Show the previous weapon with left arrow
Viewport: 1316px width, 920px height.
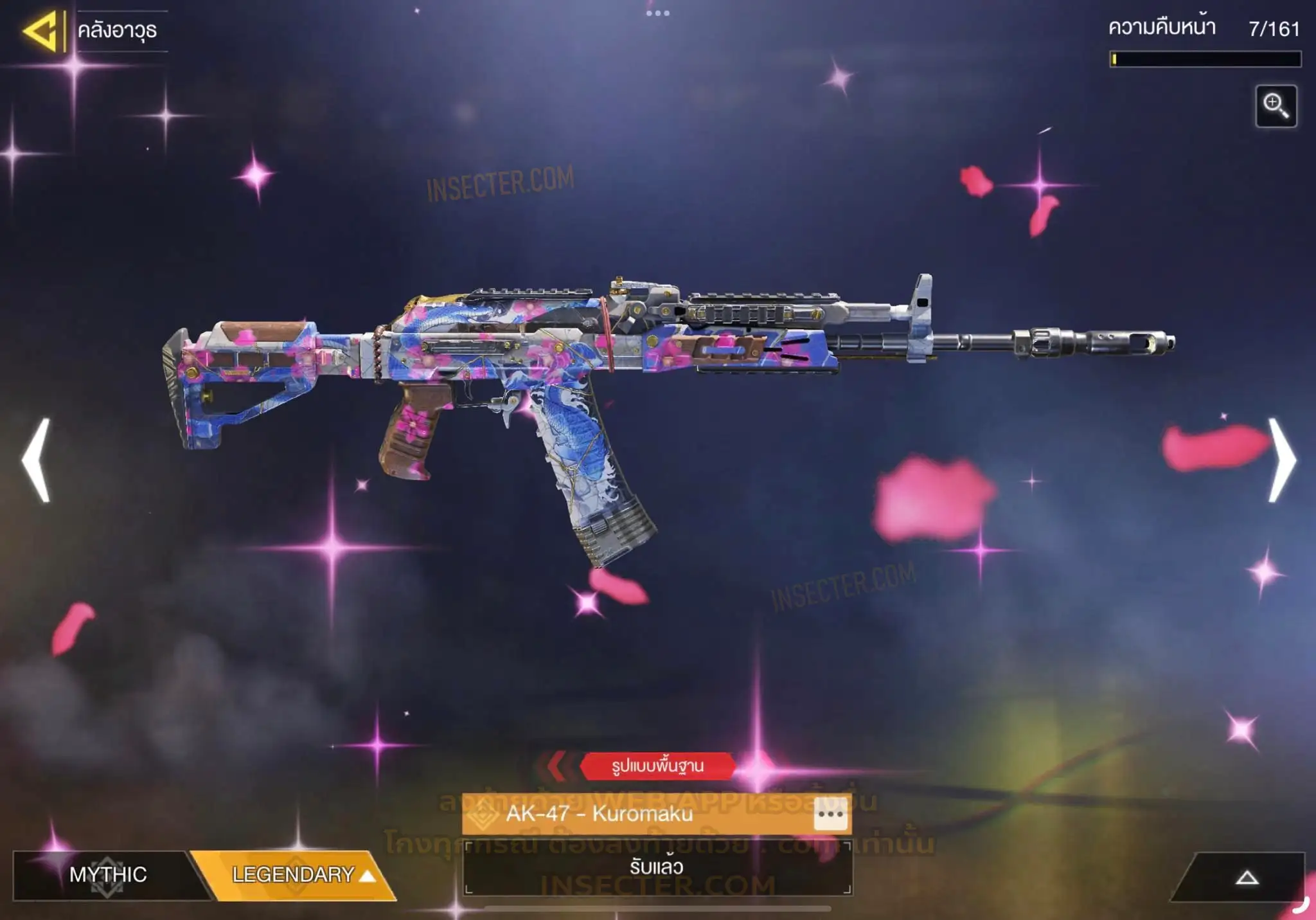pos(37,460)
